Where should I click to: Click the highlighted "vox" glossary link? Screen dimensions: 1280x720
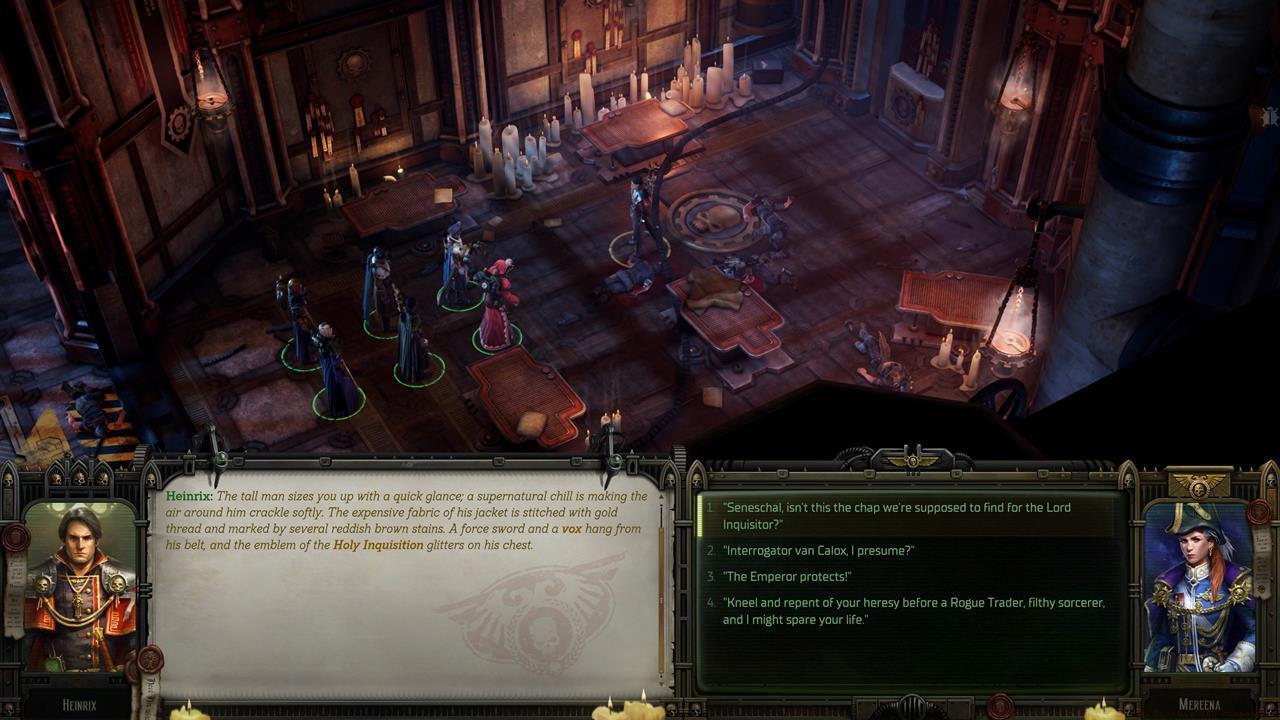571,529
